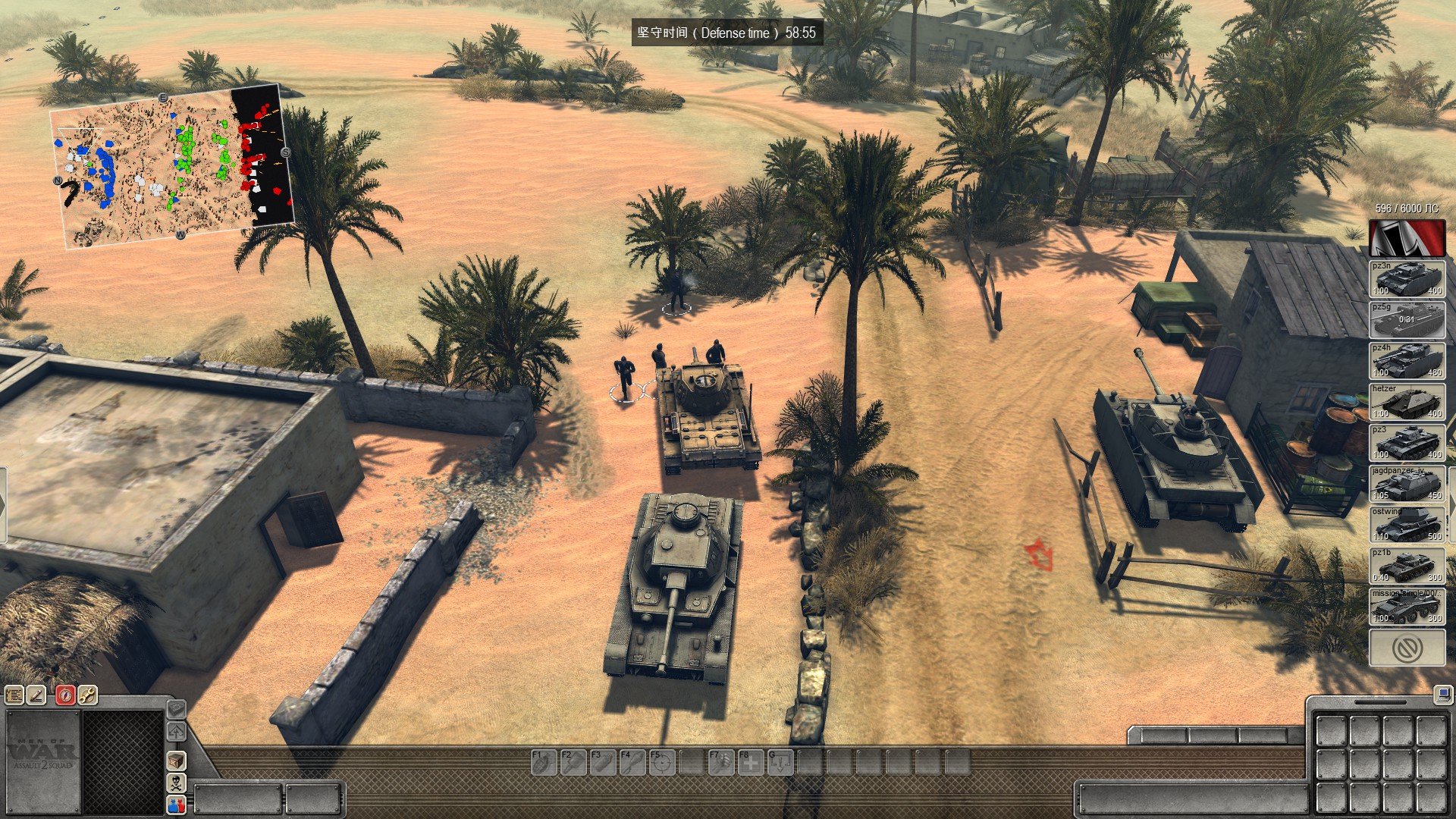Call in the ostwind anti-air vehicle
This screenshot has width=1456, height=819.
1407,525
